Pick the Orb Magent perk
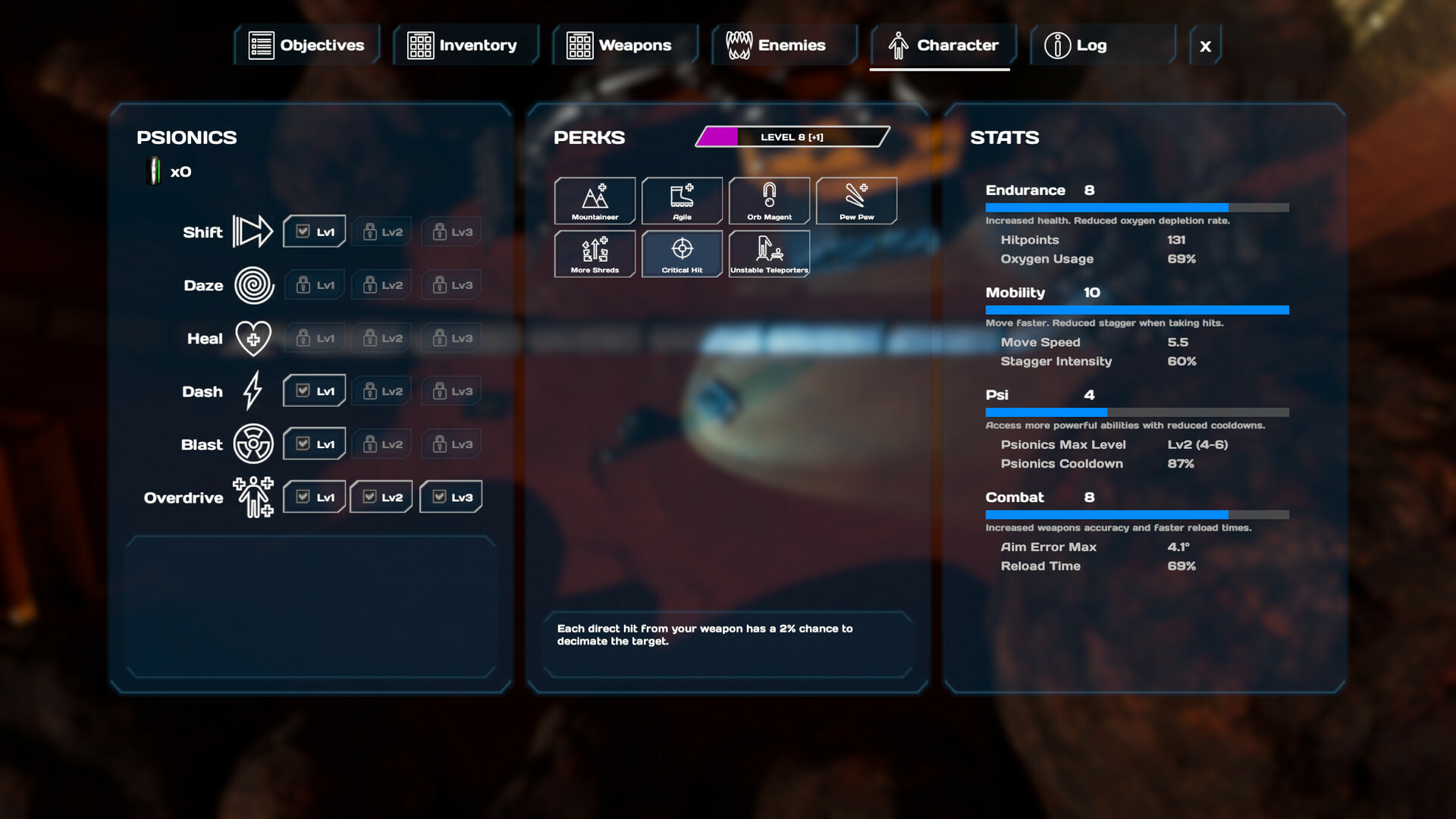 point(769,200)
